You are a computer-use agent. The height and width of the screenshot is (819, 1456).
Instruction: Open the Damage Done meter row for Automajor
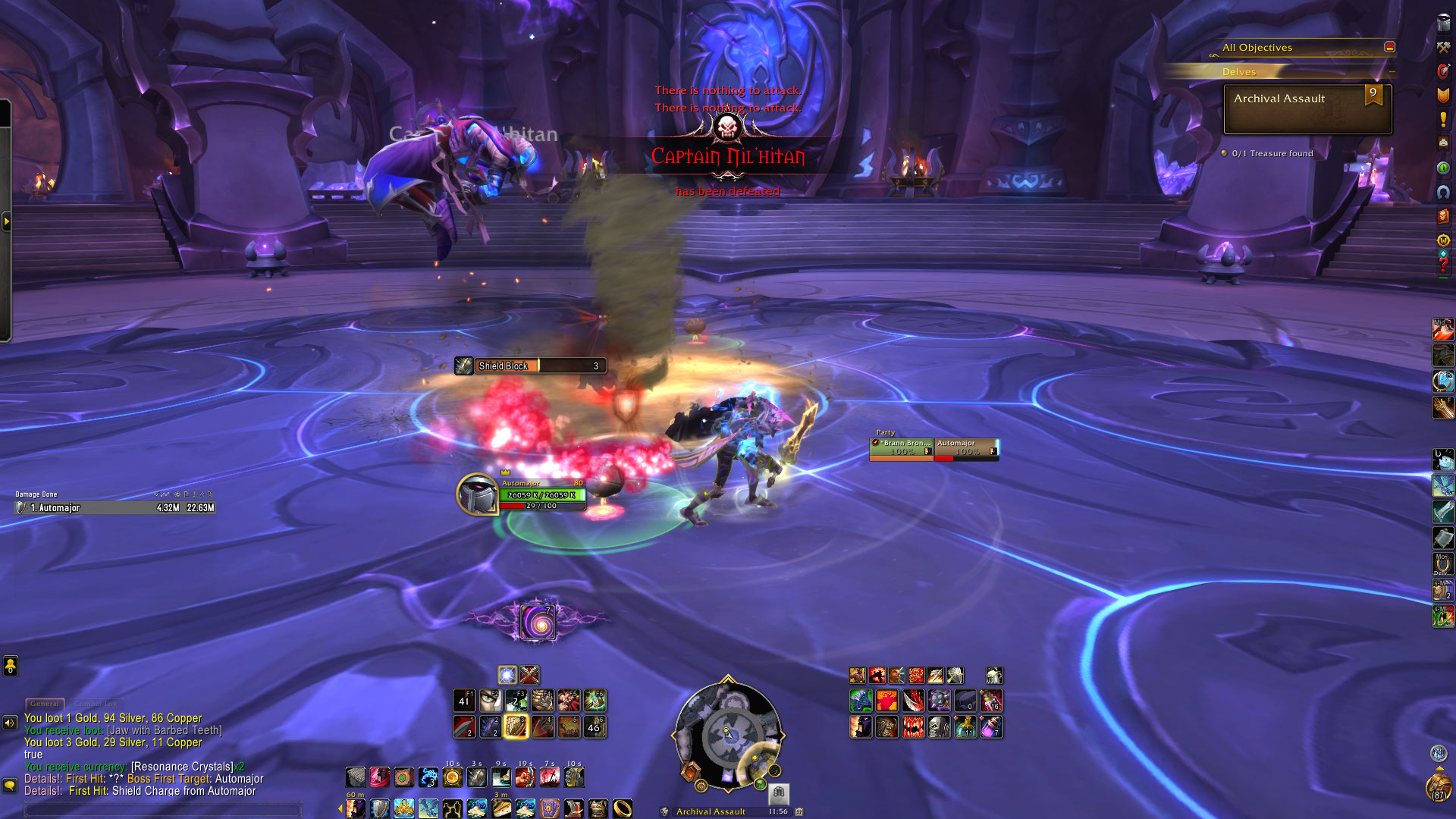click(x=115, y=508)
